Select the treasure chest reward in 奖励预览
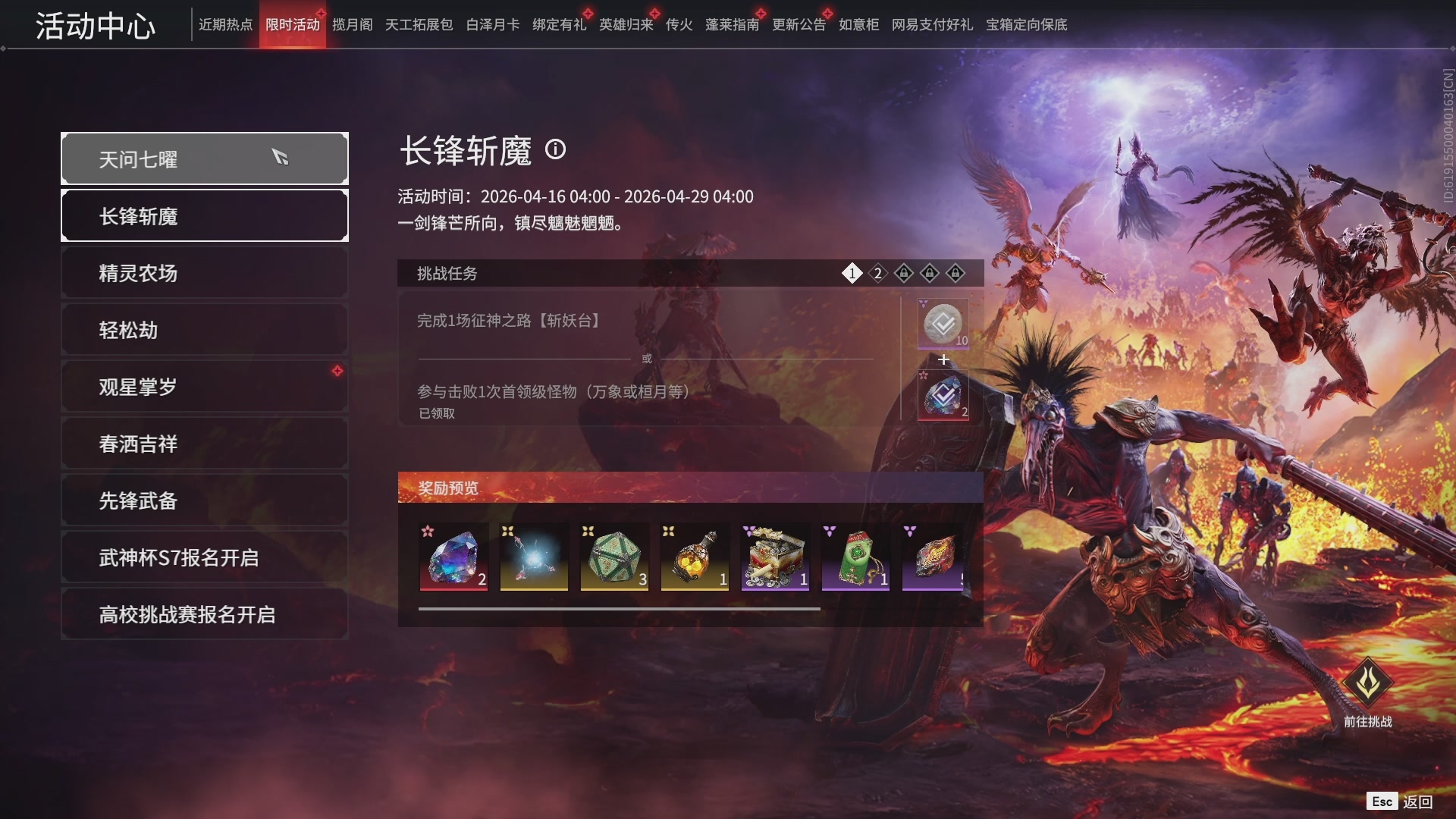This screenshot has width=1456, height=819. pos(775,557)
